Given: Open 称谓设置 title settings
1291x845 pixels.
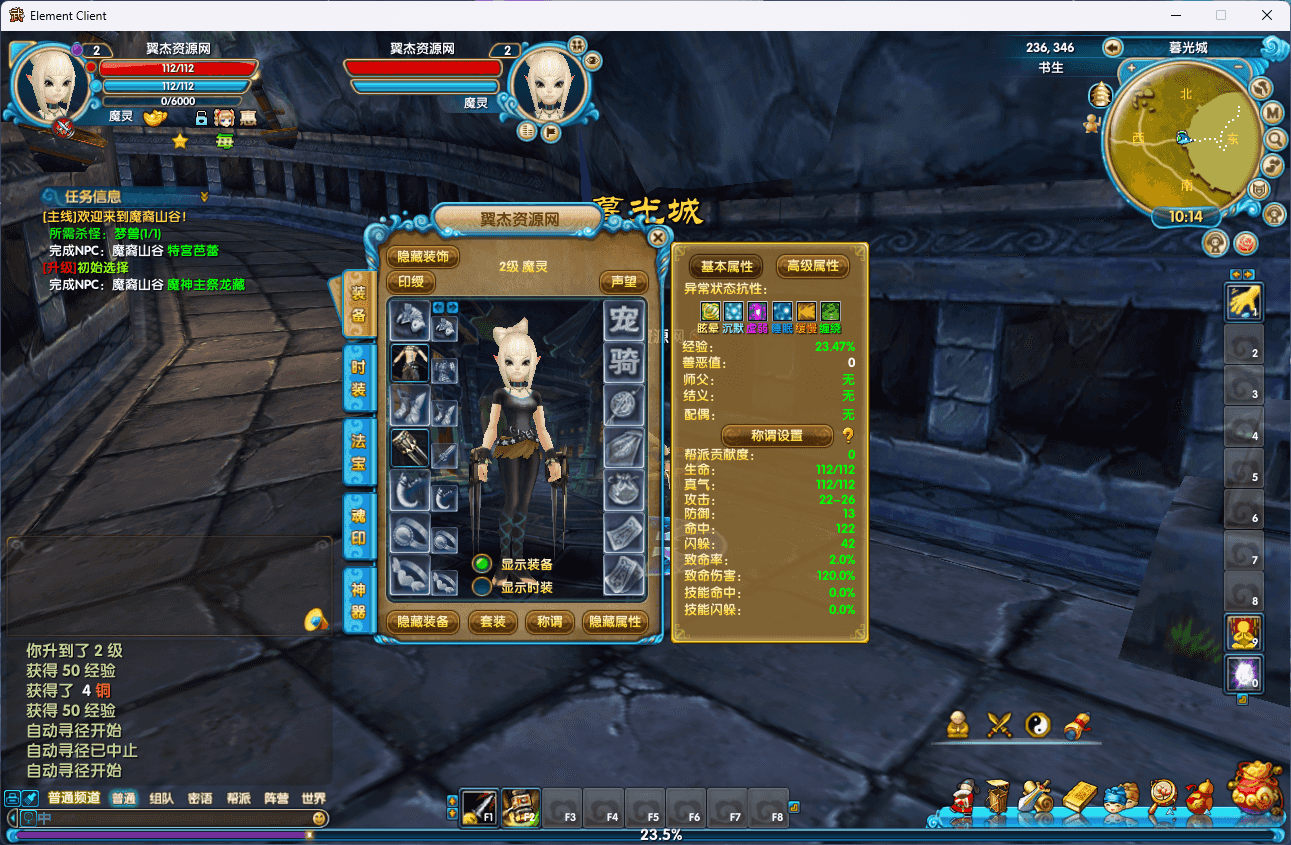Looking at the screenshot, I should click(x=777, y=436).
